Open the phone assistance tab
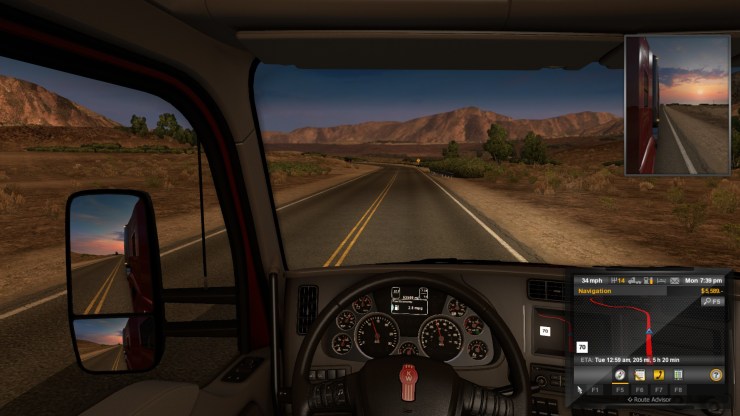The image size is (740, 416). coord(658,374)
